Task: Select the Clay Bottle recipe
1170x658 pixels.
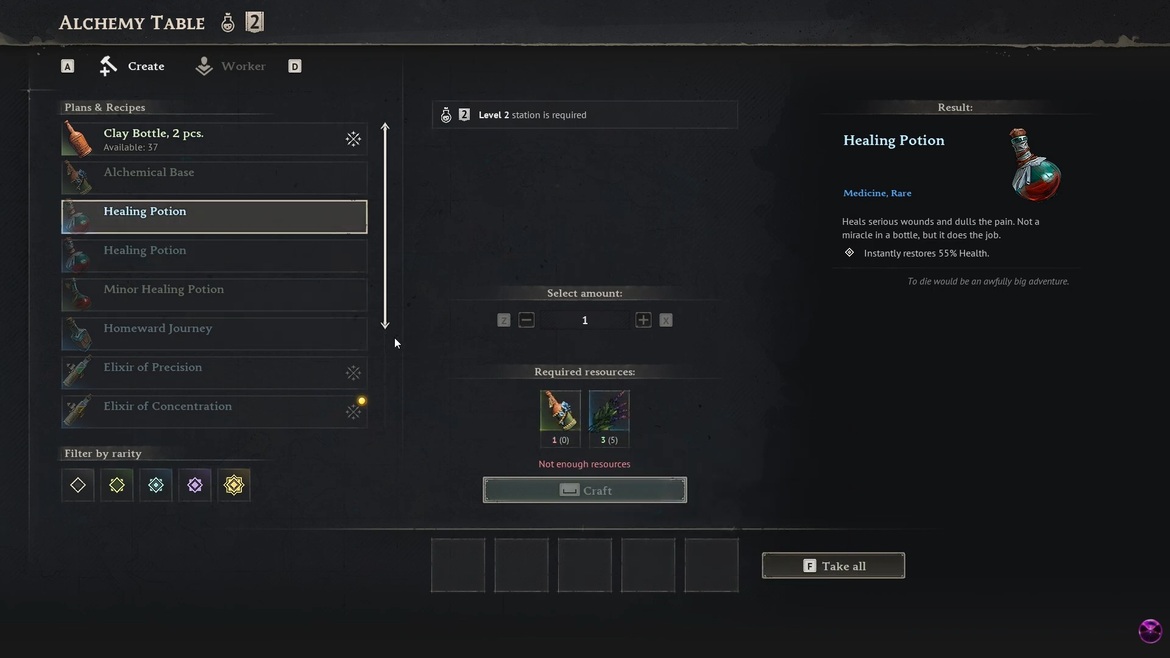Action: (214, 139)
